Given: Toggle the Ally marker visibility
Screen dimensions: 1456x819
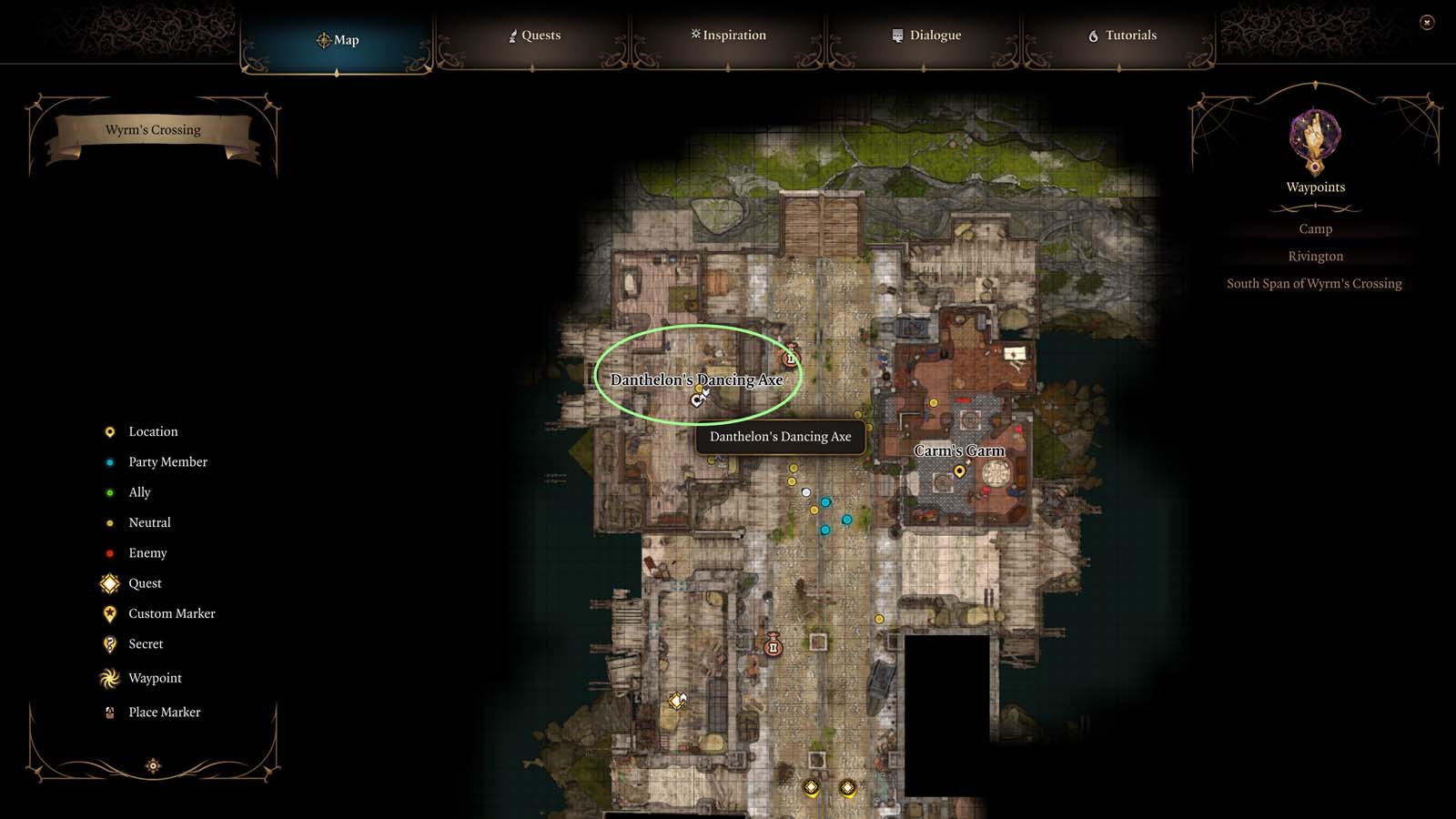Looking at the screenshot, I should pyautogui.click(x=109, y=491).
